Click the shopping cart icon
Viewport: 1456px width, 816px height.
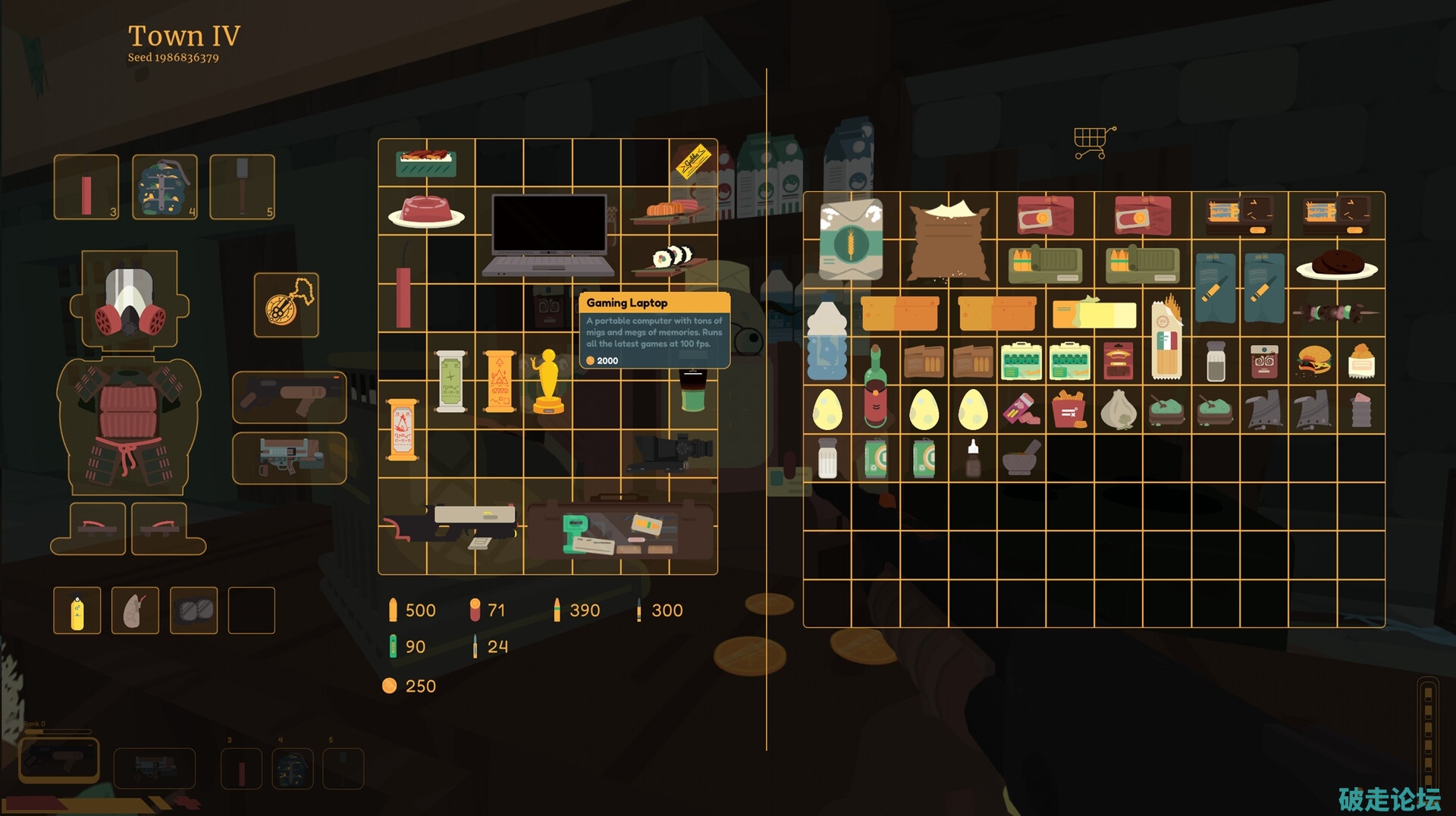point(1094,142)
